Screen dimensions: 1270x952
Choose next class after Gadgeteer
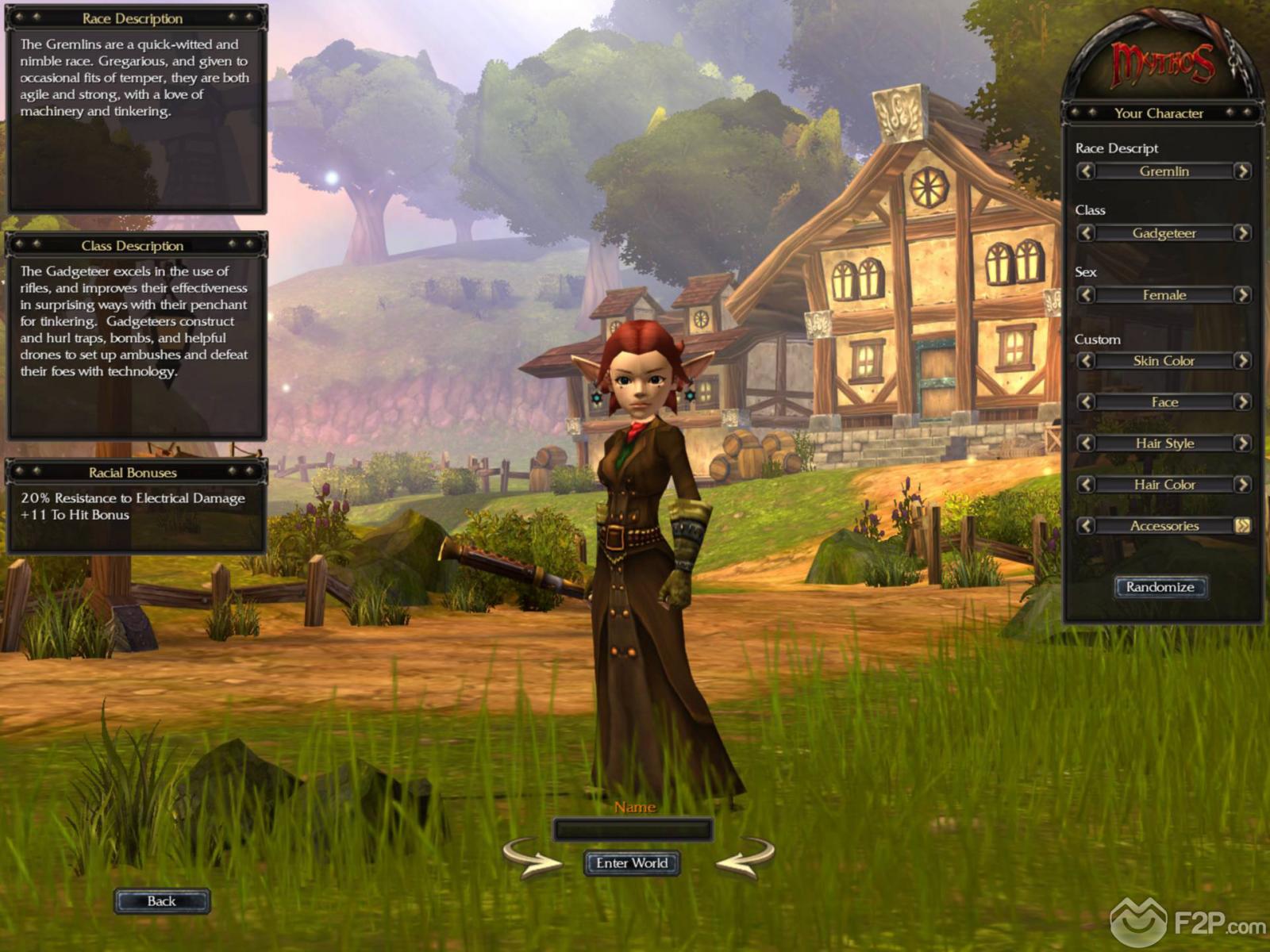click(1242, 233)
